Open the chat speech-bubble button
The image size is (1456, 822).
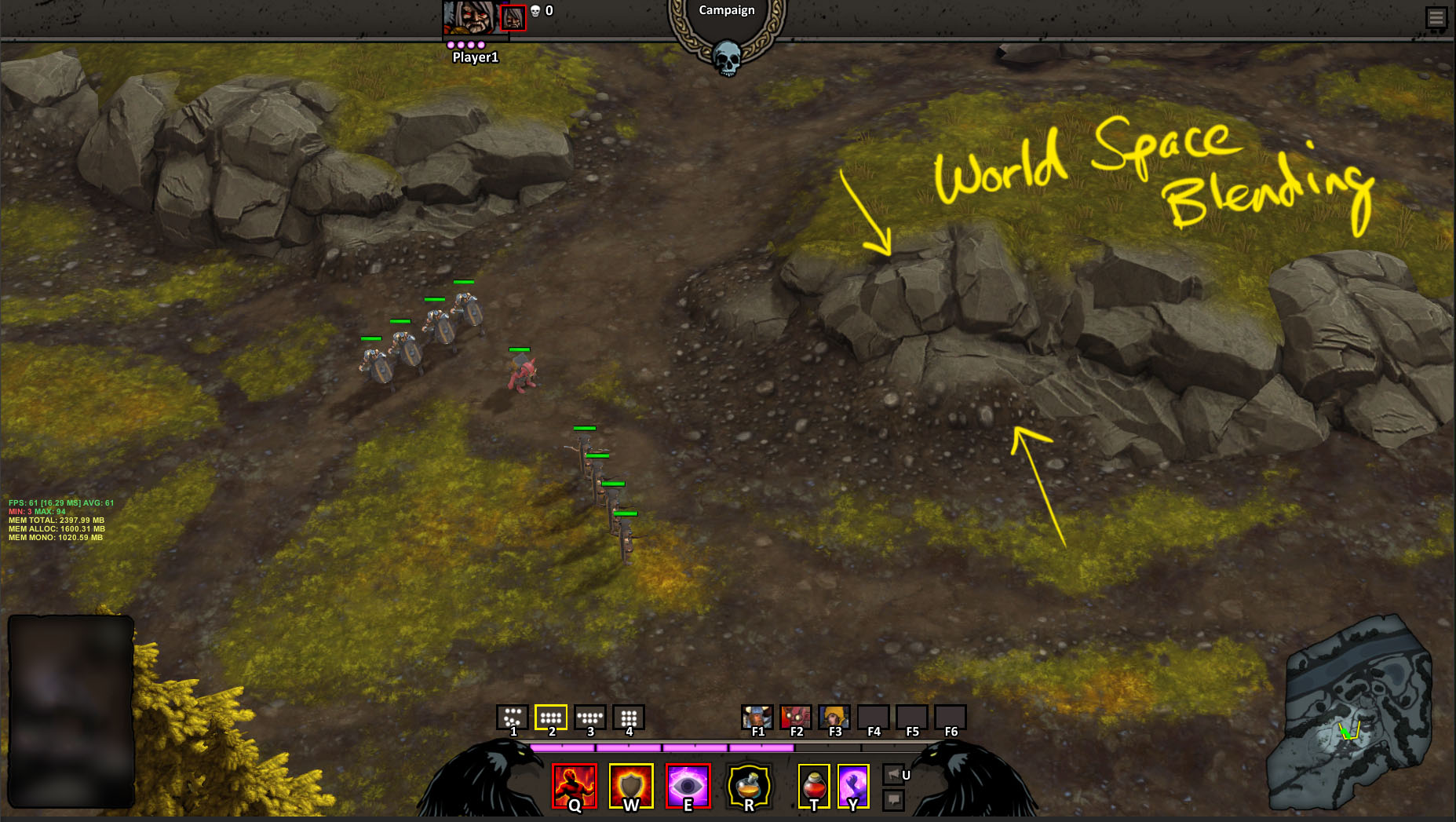[893, 800]
